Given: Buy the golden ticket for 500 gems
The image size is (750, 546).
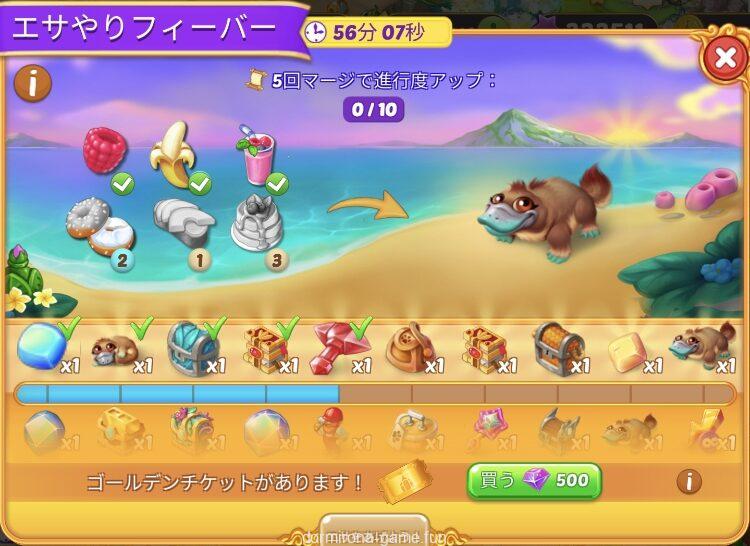Looking at the screenshot, I should [534, 481].
